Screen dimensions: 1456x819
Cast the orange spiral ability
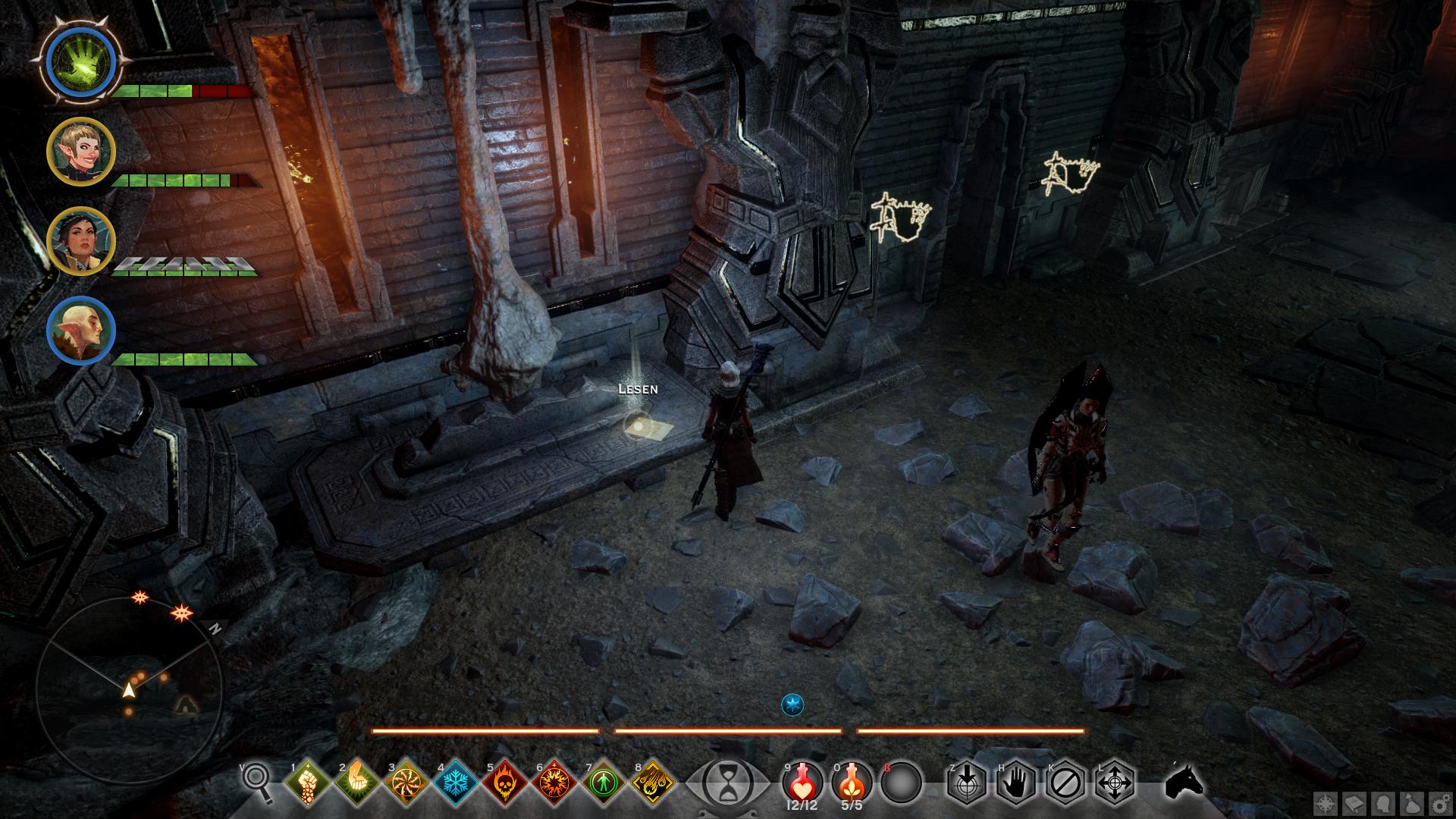(406, 783)
